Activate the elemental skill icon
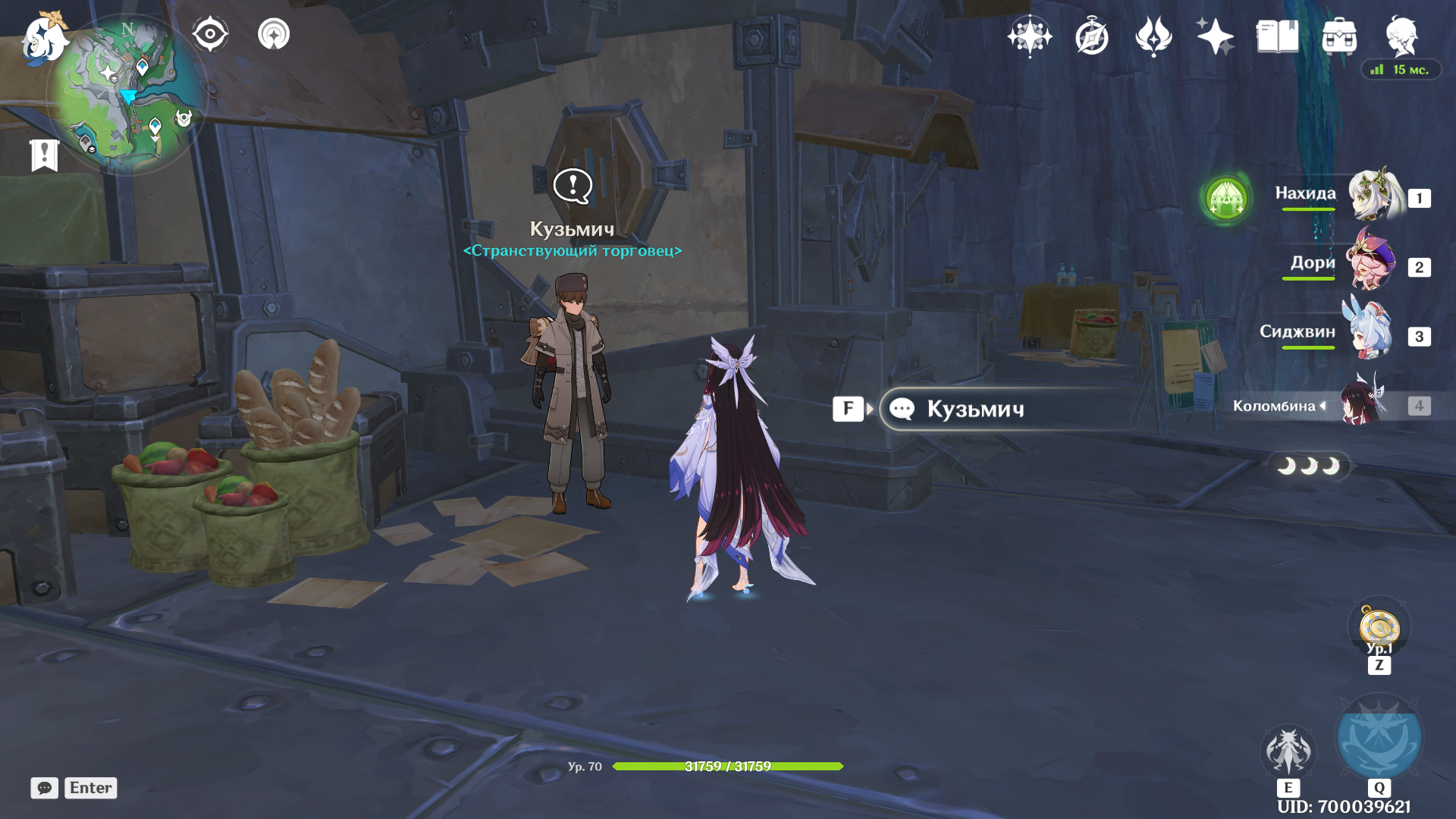 1288,751
